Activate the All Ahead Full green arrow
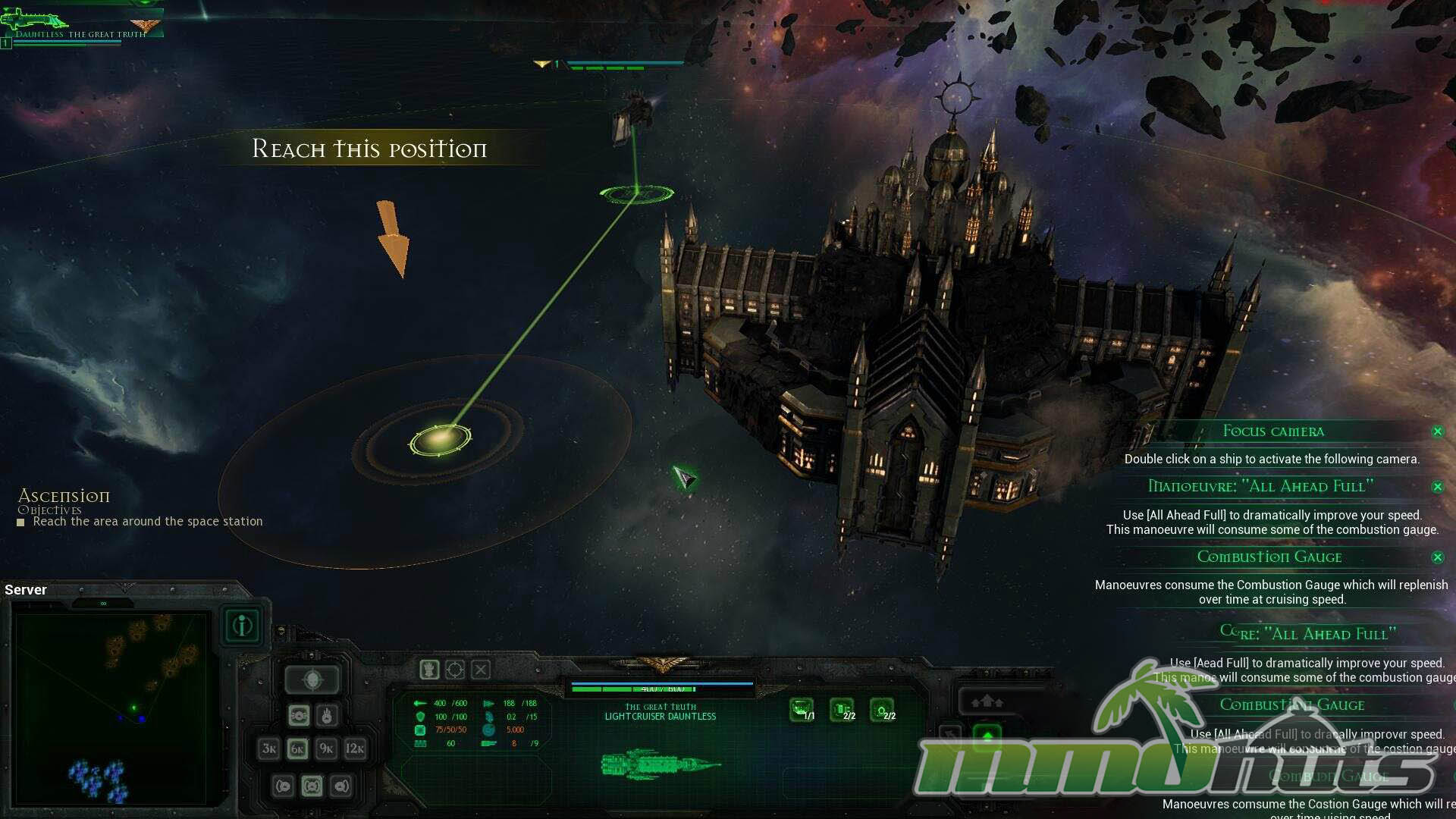This screenshot has width=1456, height=819. (987, 735)
